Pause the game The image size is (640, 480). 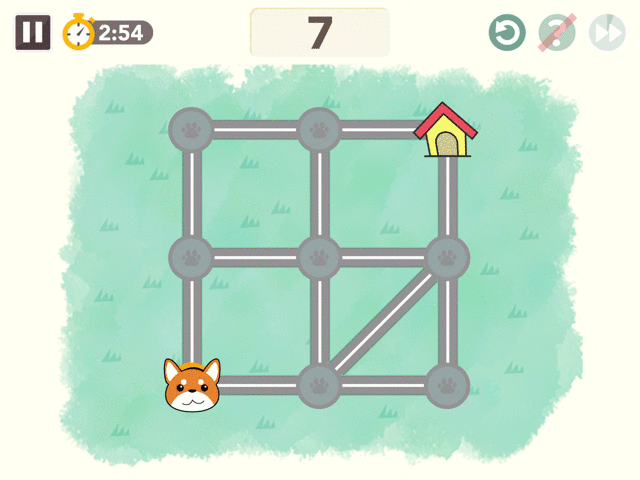coord(33,32)
